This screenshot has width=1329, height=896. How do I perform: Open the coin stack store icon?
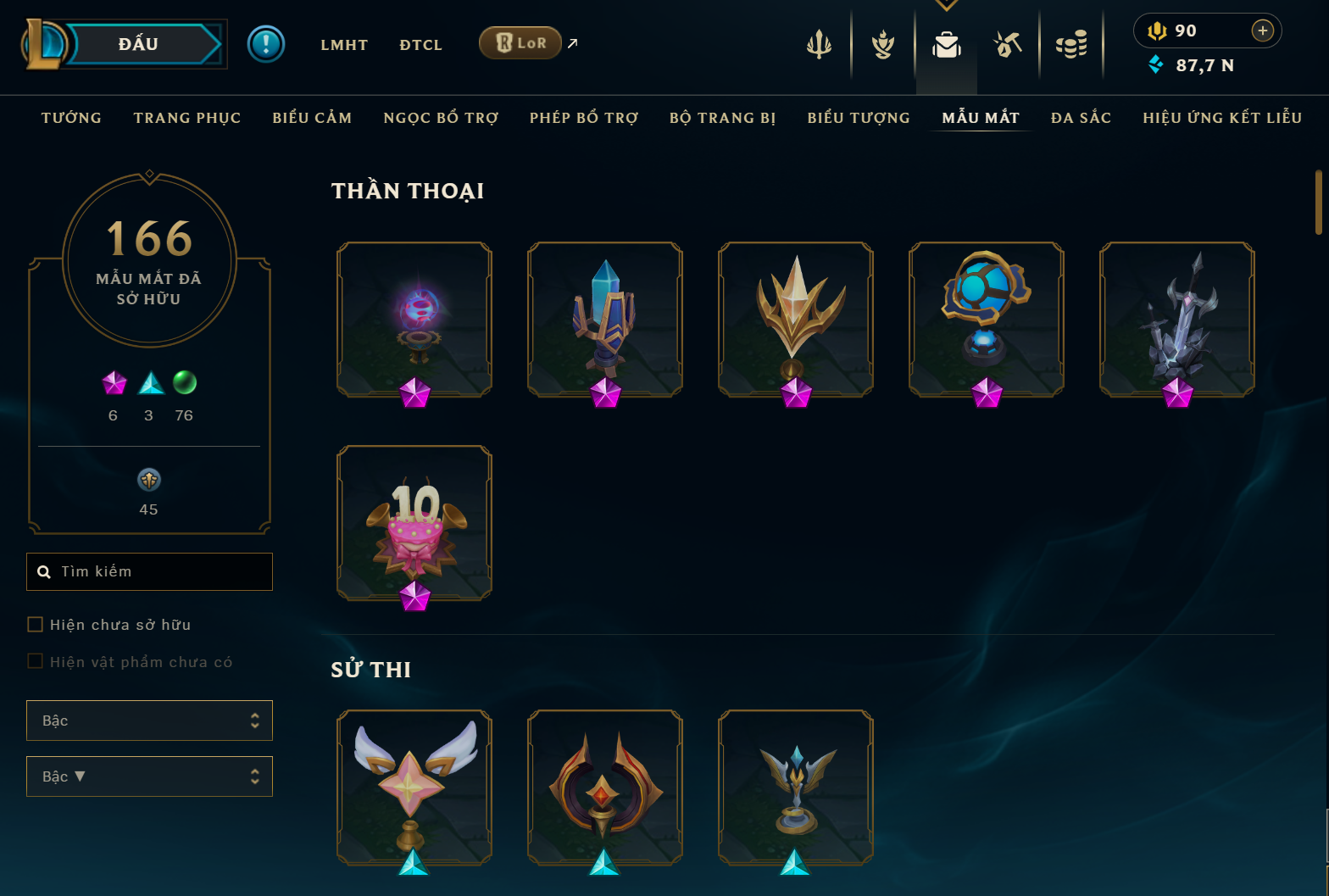pyautogui.click(x=1071, y=45)
